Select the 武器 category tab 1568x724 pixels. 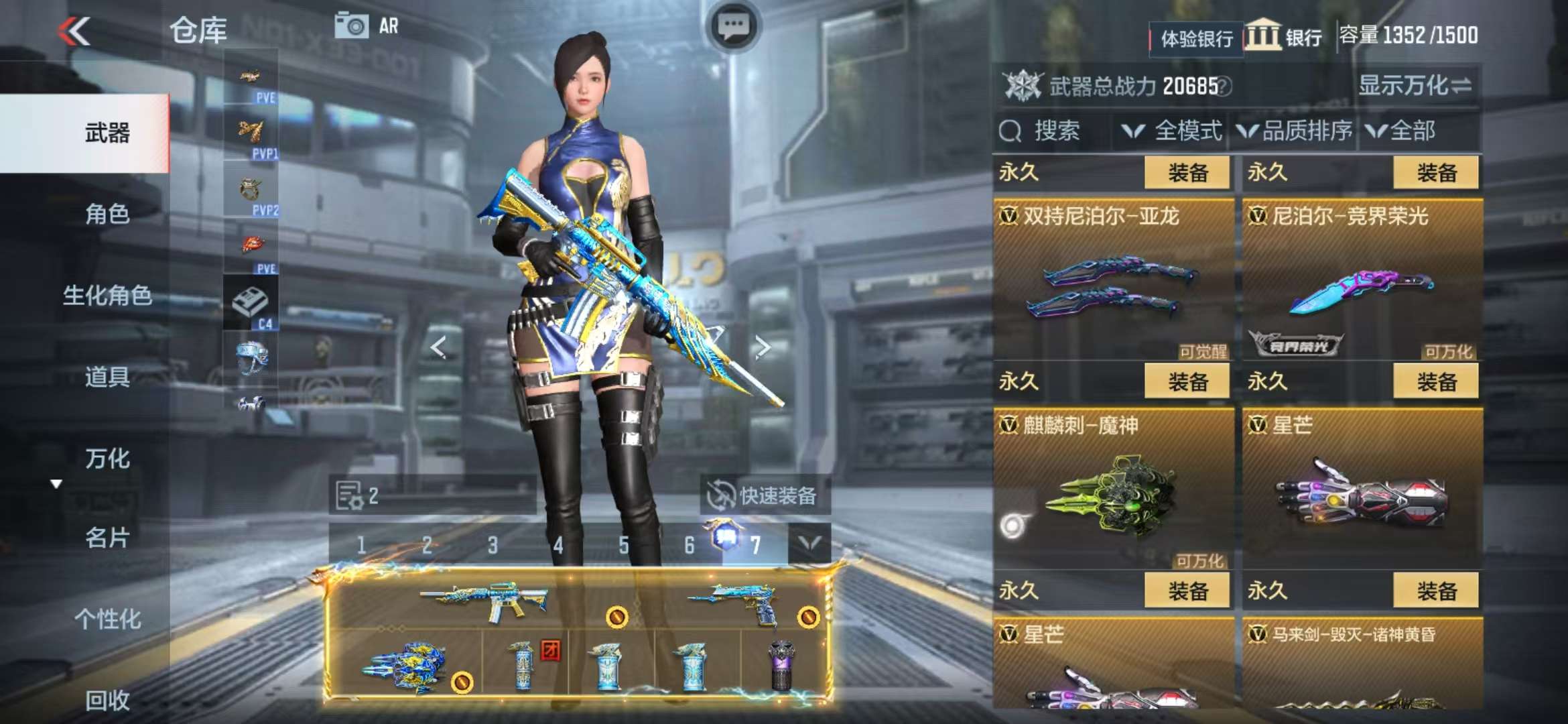(107, 133)
